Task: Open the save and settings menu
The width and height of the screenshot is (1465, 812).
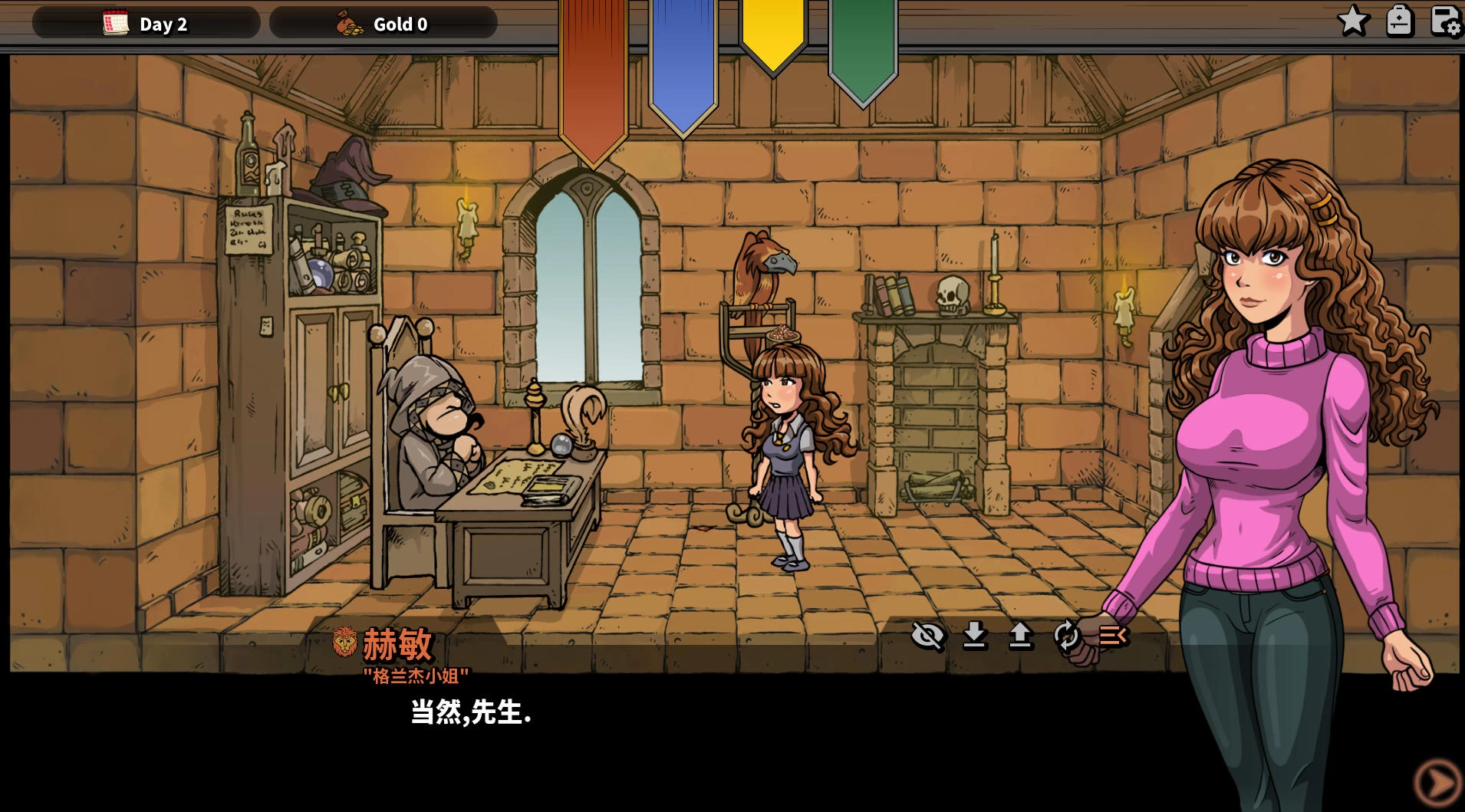Action: (1446, 21)
